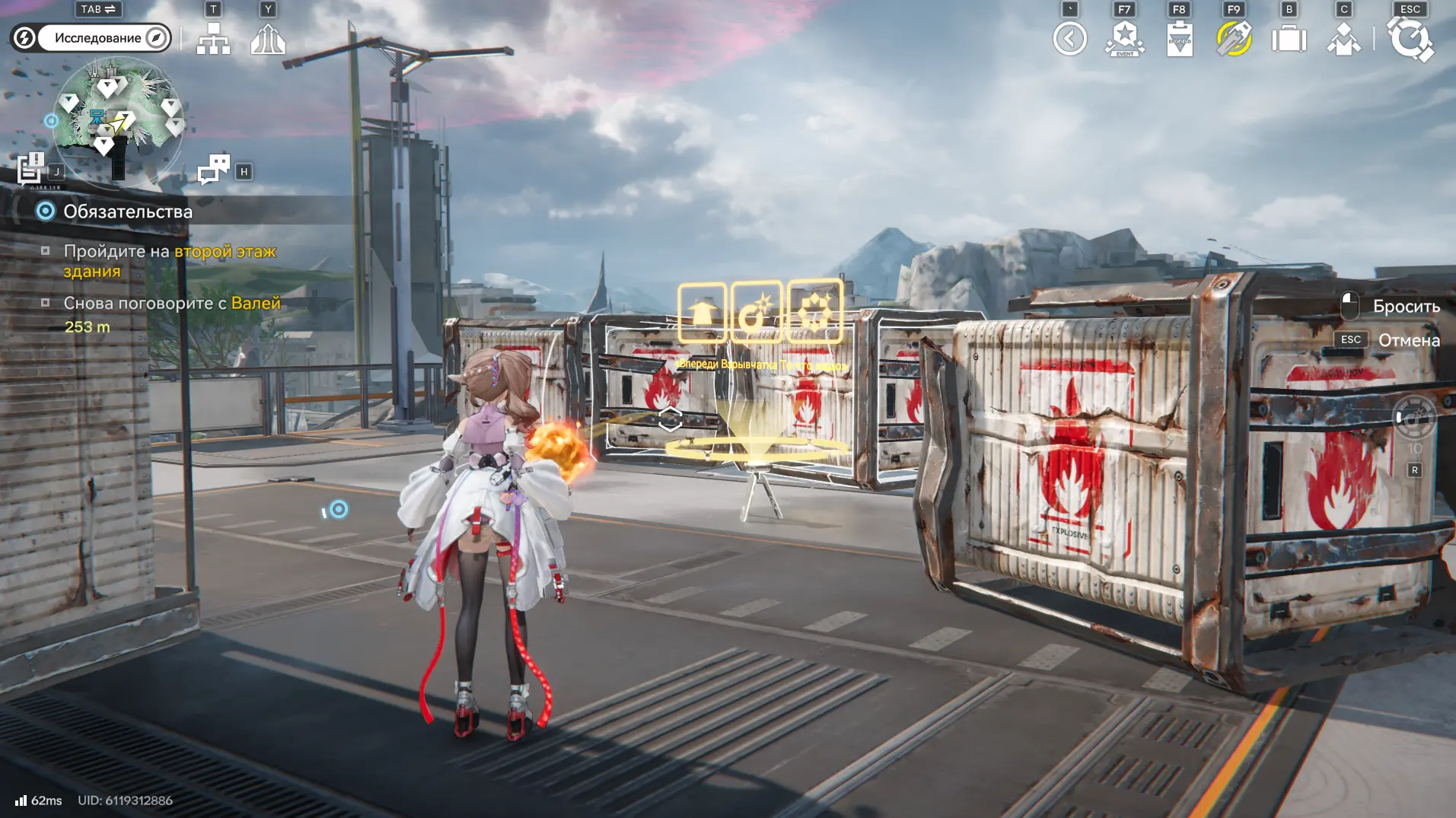
Task: Open the hierarchy tree diagram icon
Action: click(x=213, y=38)
